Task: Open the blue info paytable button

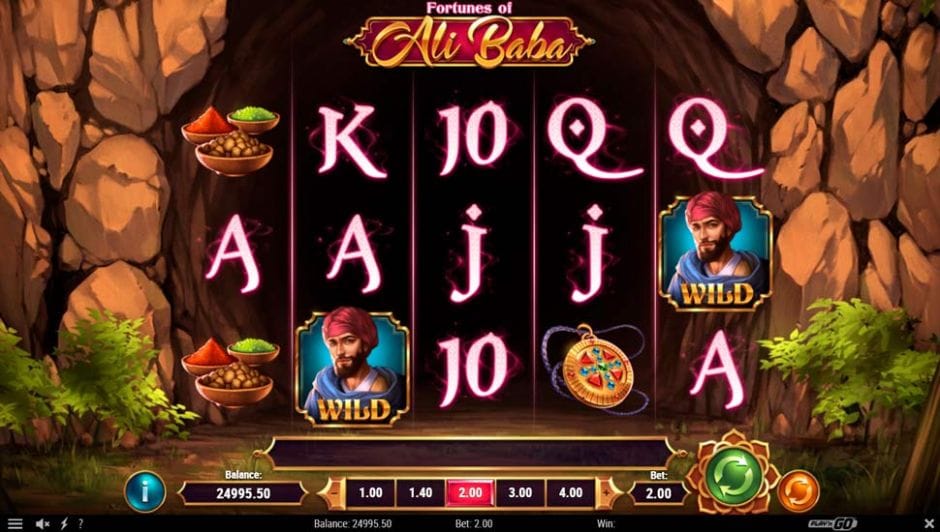Action: click(145, 492)
